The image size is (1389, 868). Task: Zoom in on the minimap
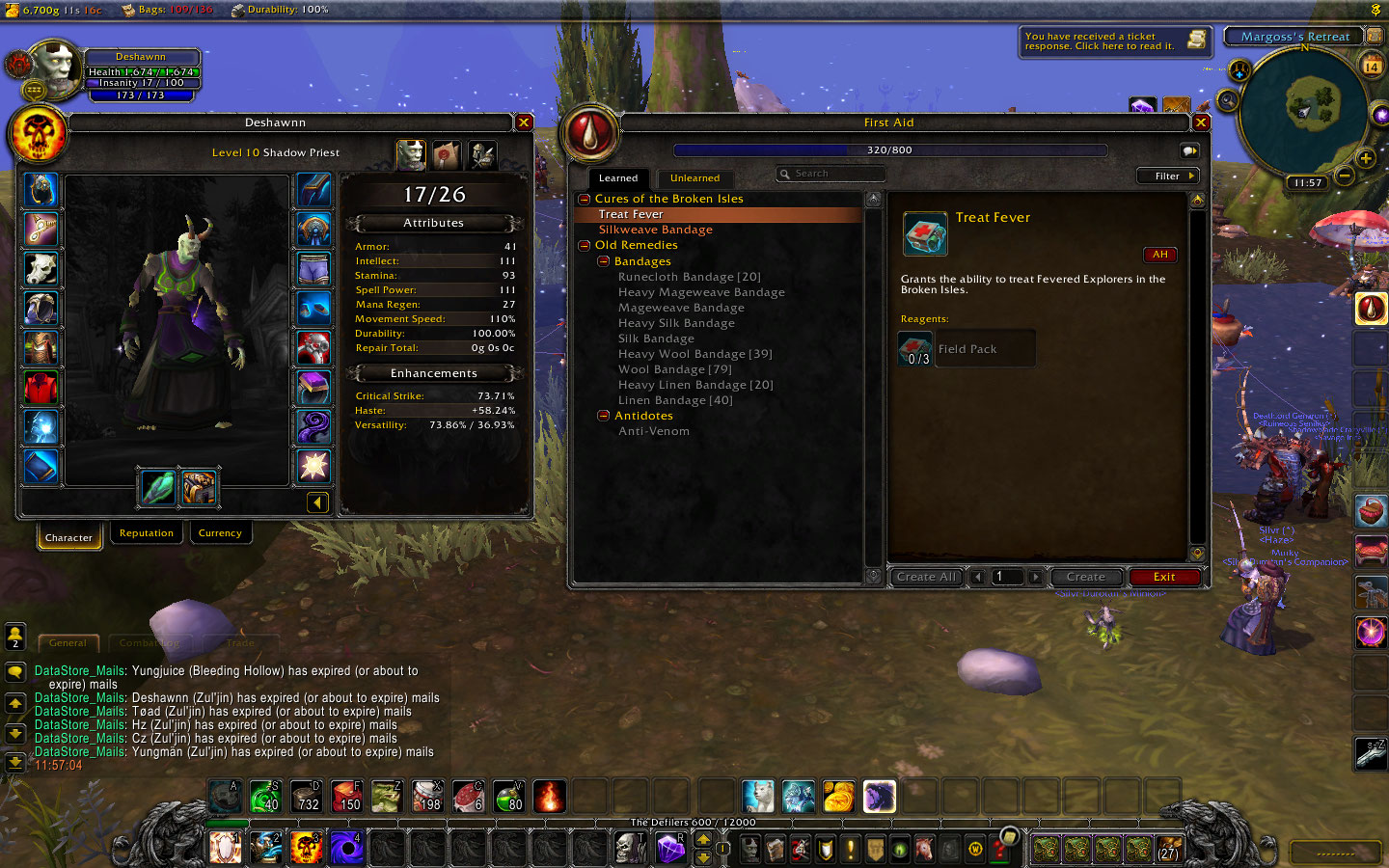pos(1365,158)
